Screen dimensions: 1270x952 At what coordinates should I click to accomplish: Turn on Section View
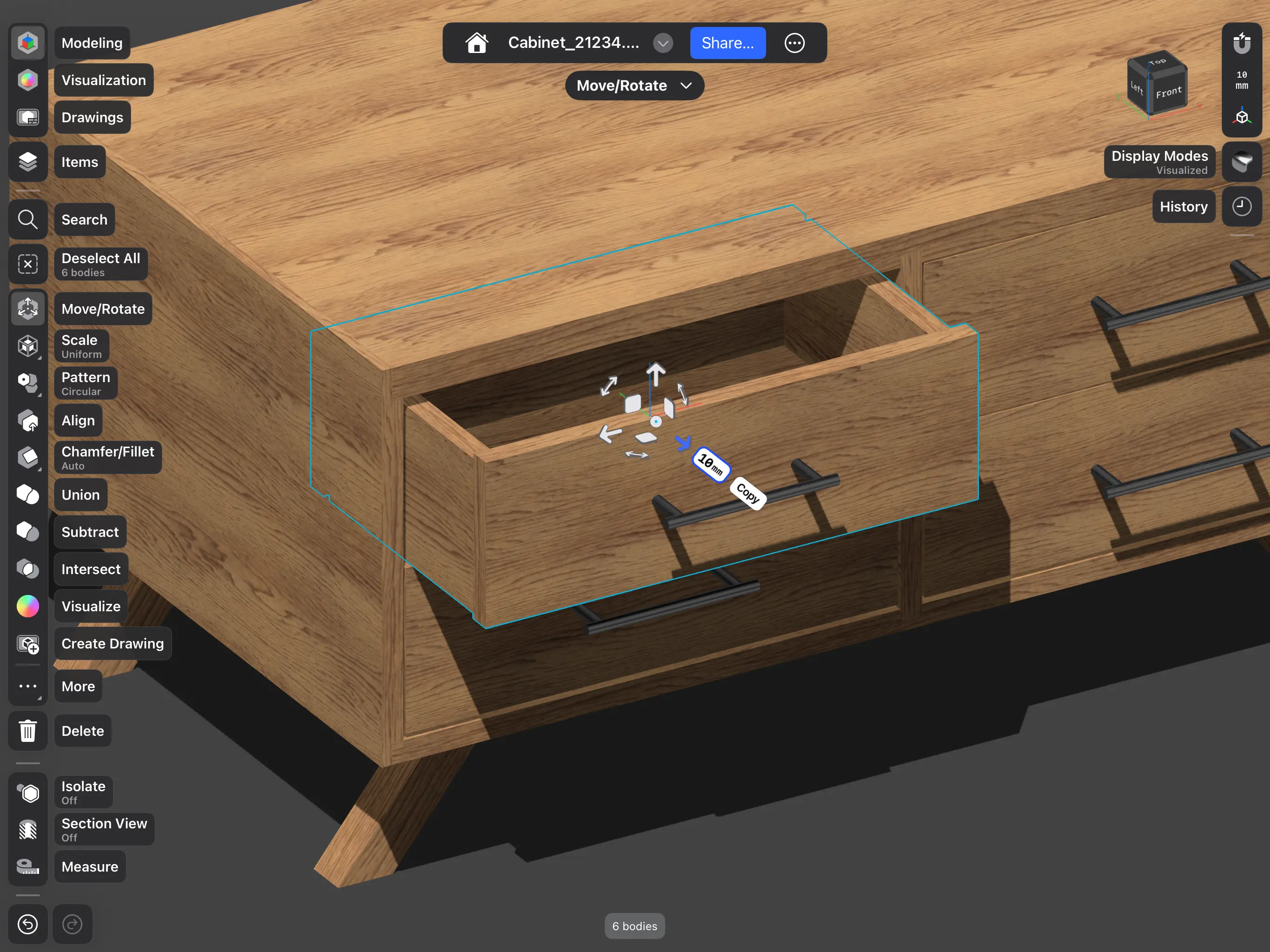(103, 828)
